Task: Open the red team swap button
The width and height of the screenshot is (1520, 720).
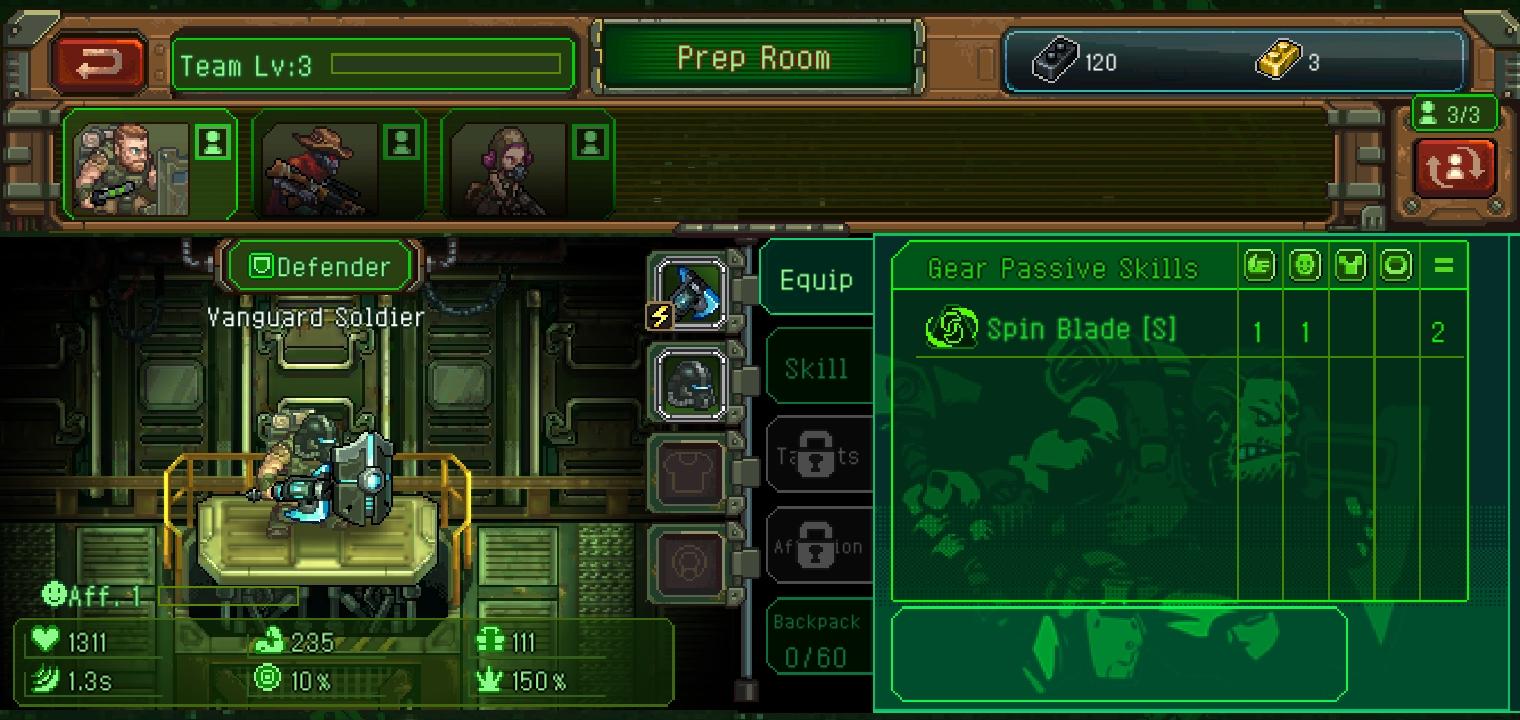Action: pos(1454,168)
